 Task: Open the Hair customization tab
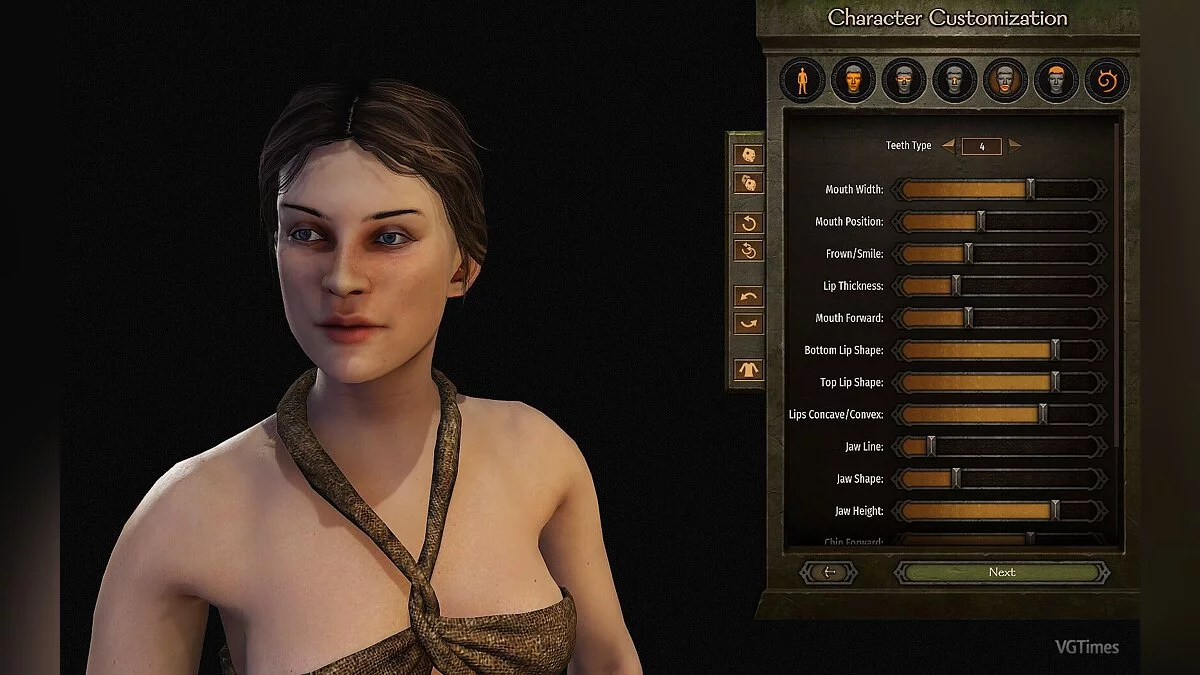[1056, 80]
